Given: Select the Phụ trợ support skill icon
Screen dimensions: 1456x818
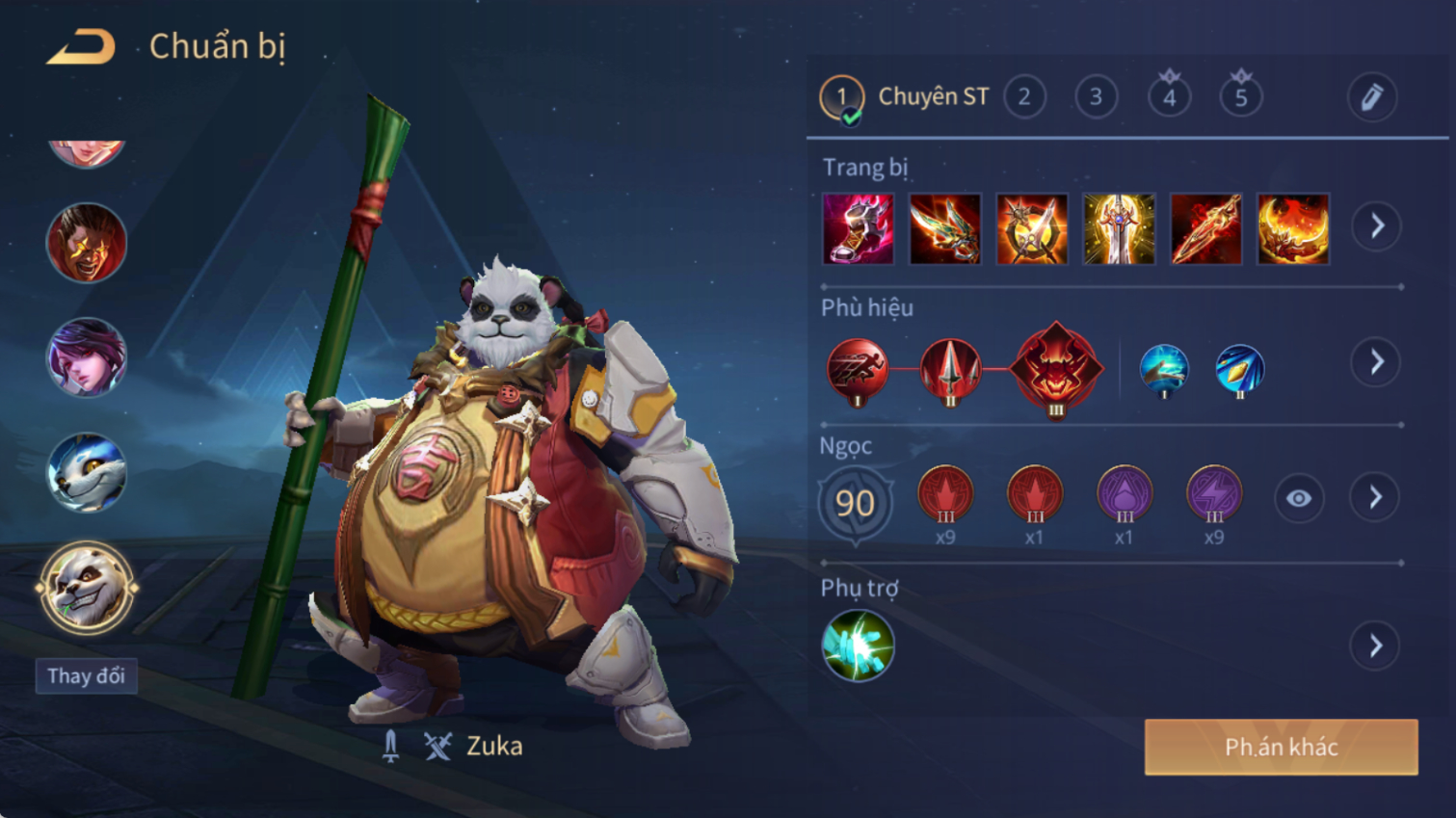Looking at the screenshot, I should pos(858,646).
